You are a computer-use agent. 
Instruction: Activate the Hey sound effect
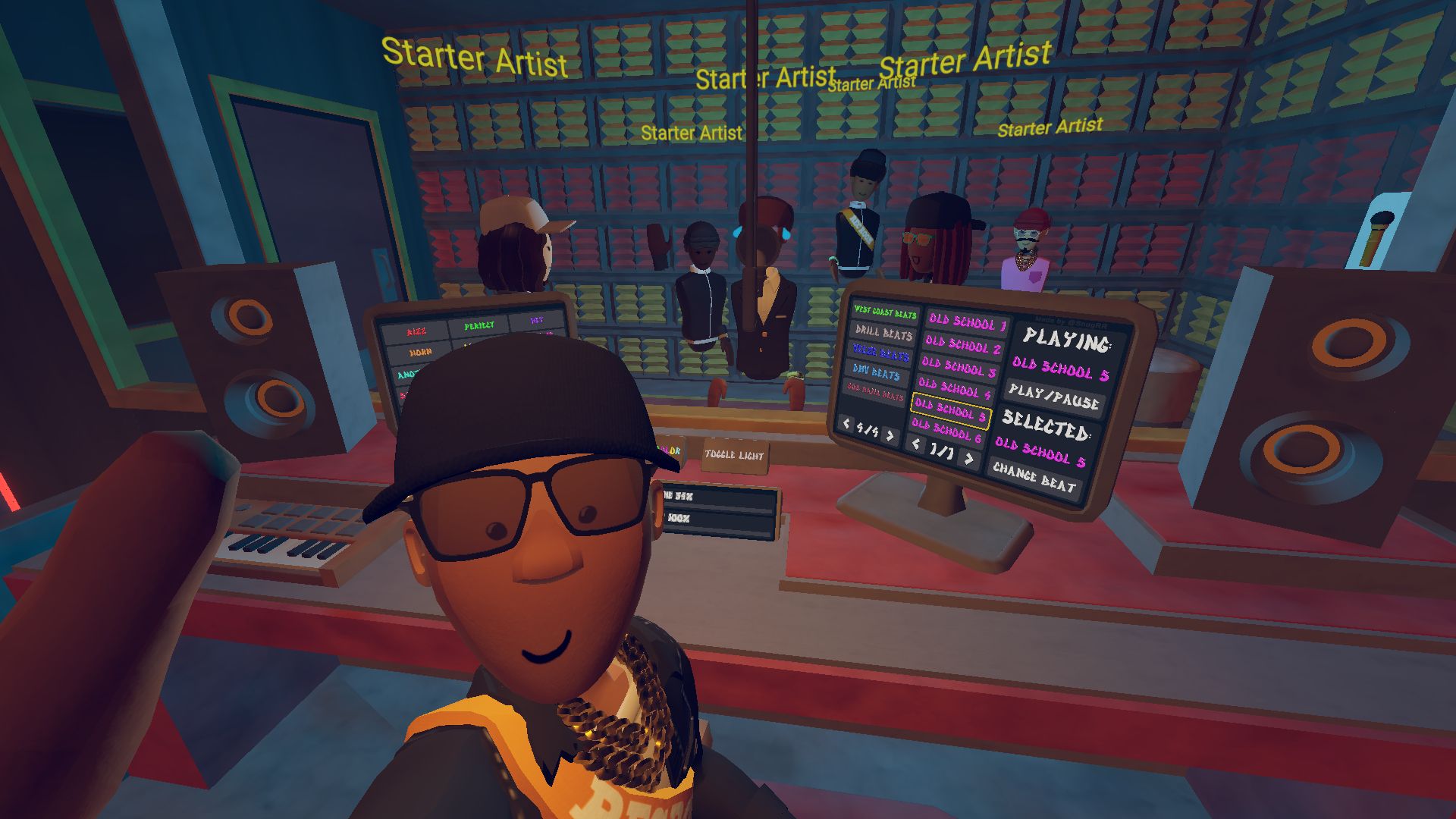click(537, 321)
